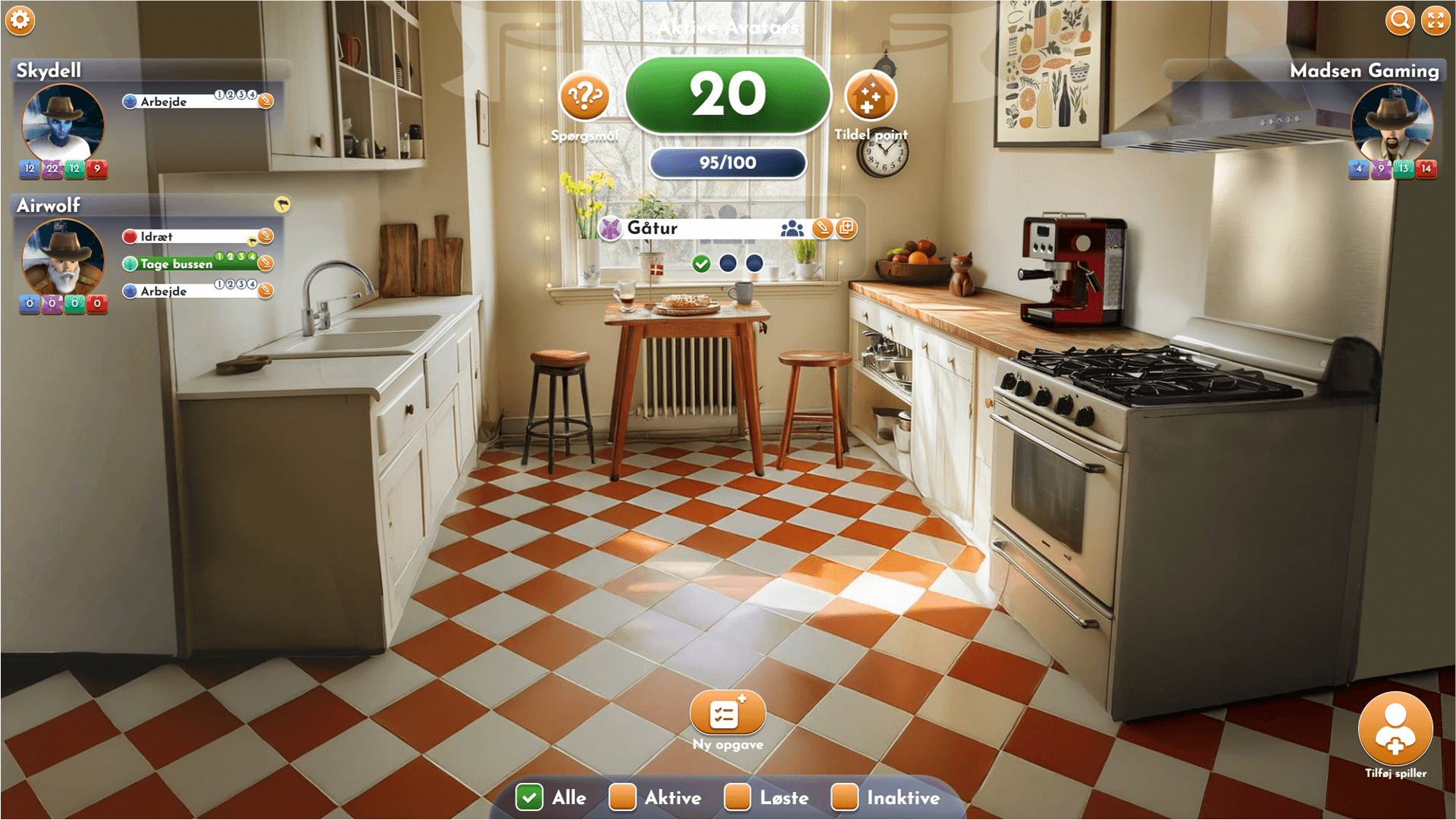Click the magnifying glass search icon
Viewport: 1456px width, 820px height.
click(1400, 20)
